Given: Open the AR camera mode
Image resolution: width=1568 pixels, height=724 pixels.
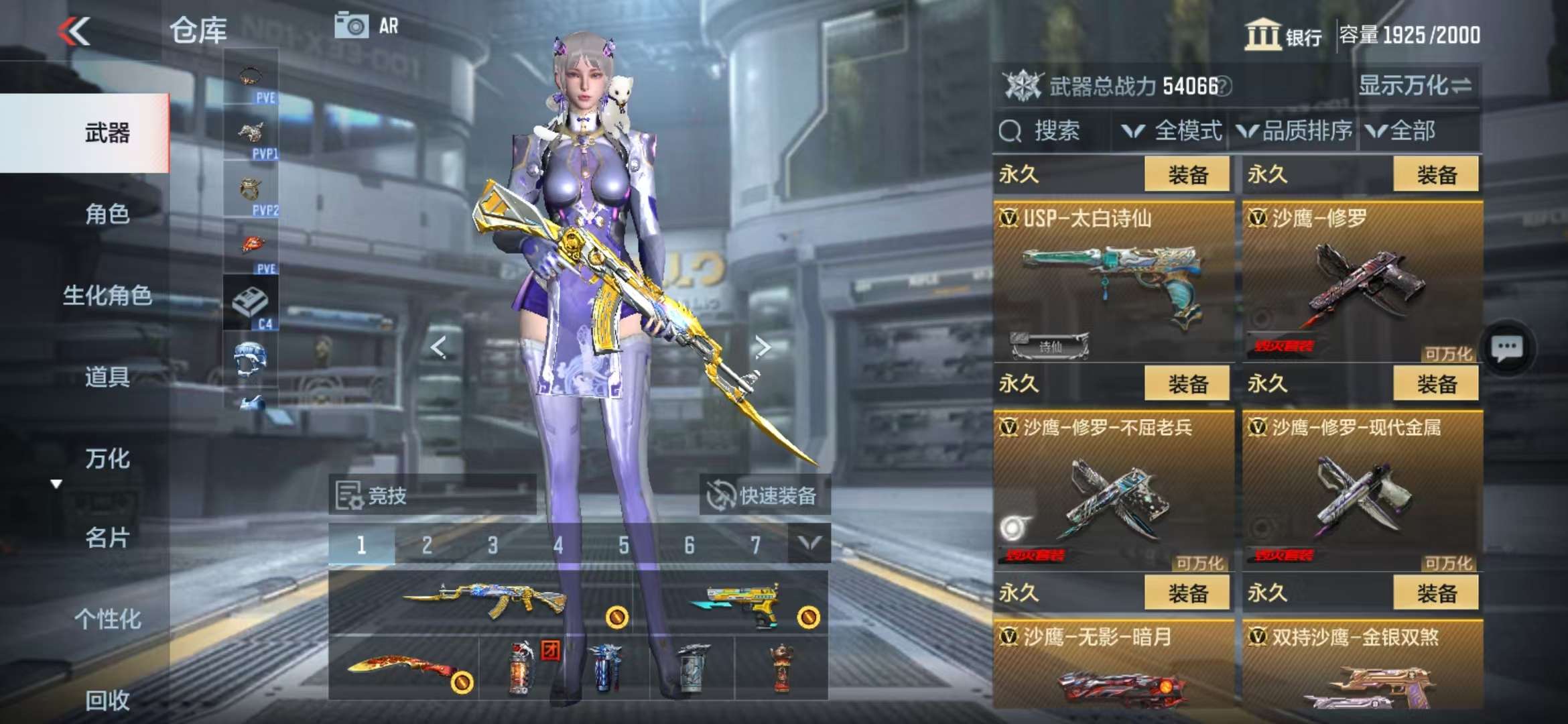Looking at the screenshot, I should pos(367,26).
